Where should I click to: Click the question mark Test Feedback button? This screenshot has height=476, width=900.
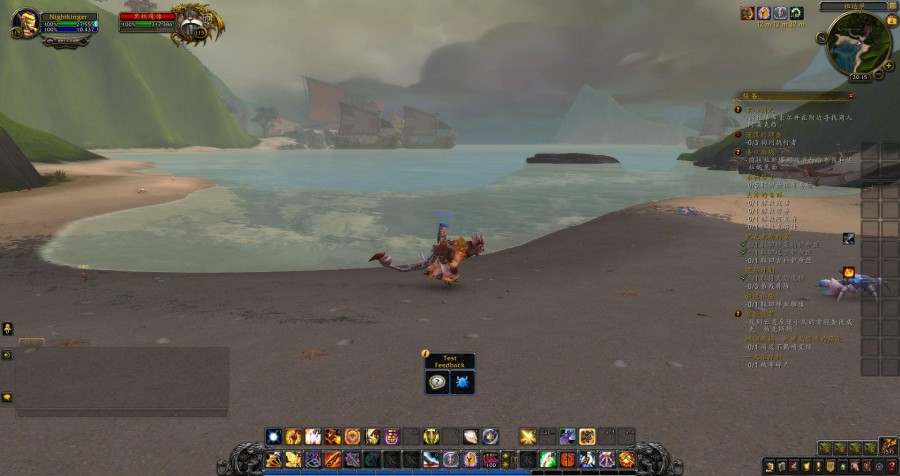pos(437,382)
